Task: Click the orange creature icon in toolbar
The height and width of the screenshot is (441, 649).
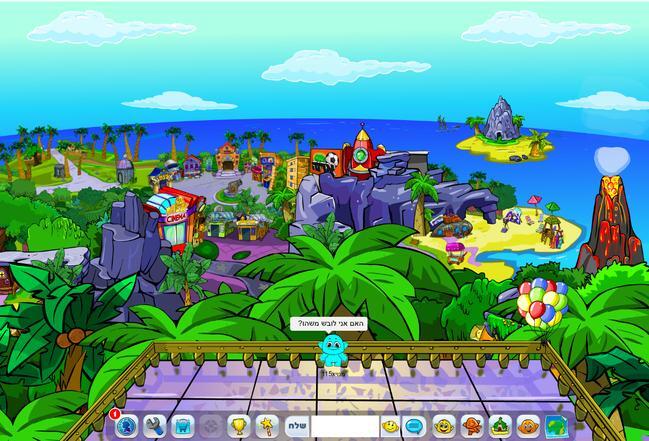Action: (x=527, y=427)
